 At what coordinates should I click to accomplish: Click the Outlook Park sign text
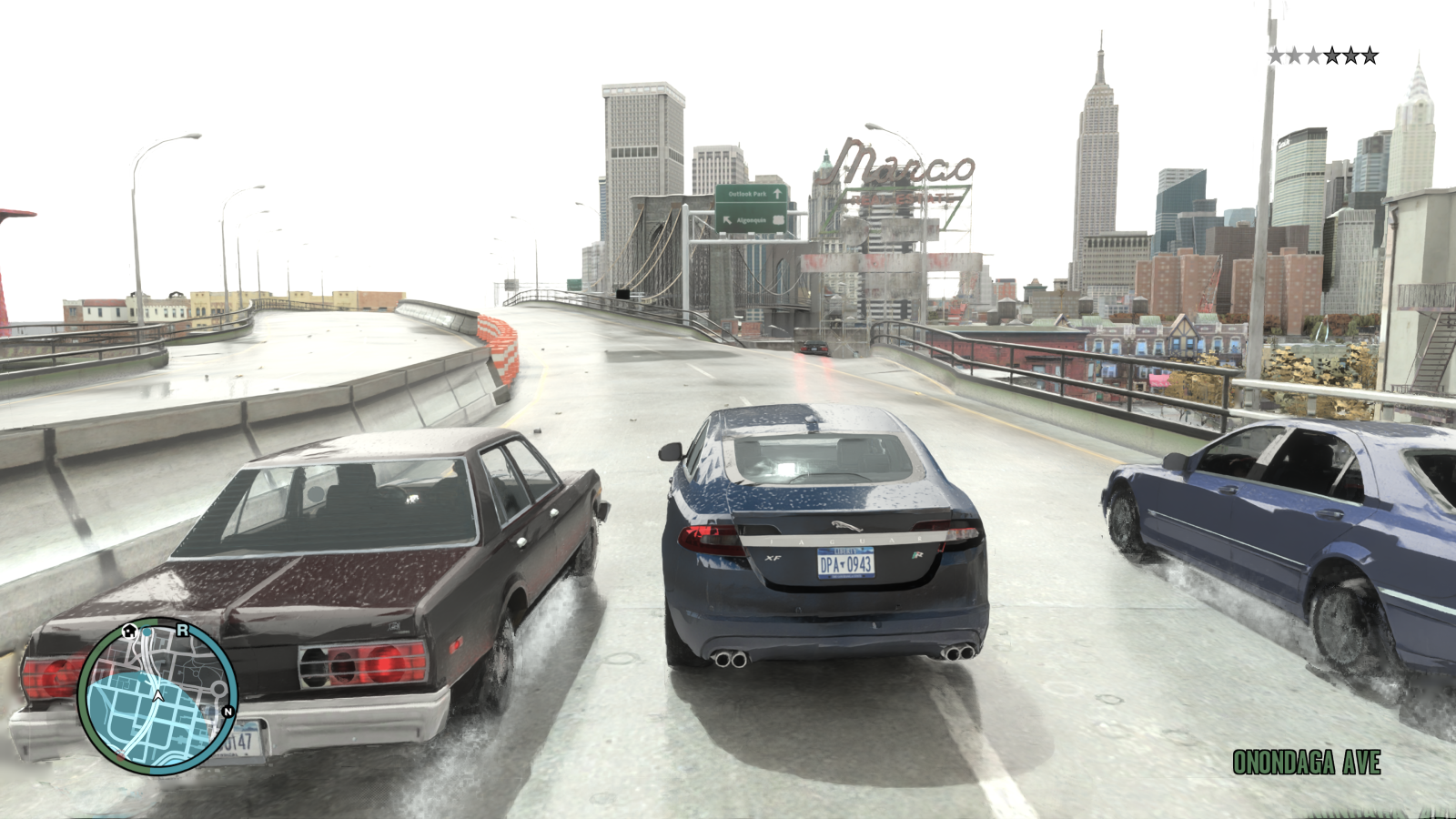pos(748,194)
